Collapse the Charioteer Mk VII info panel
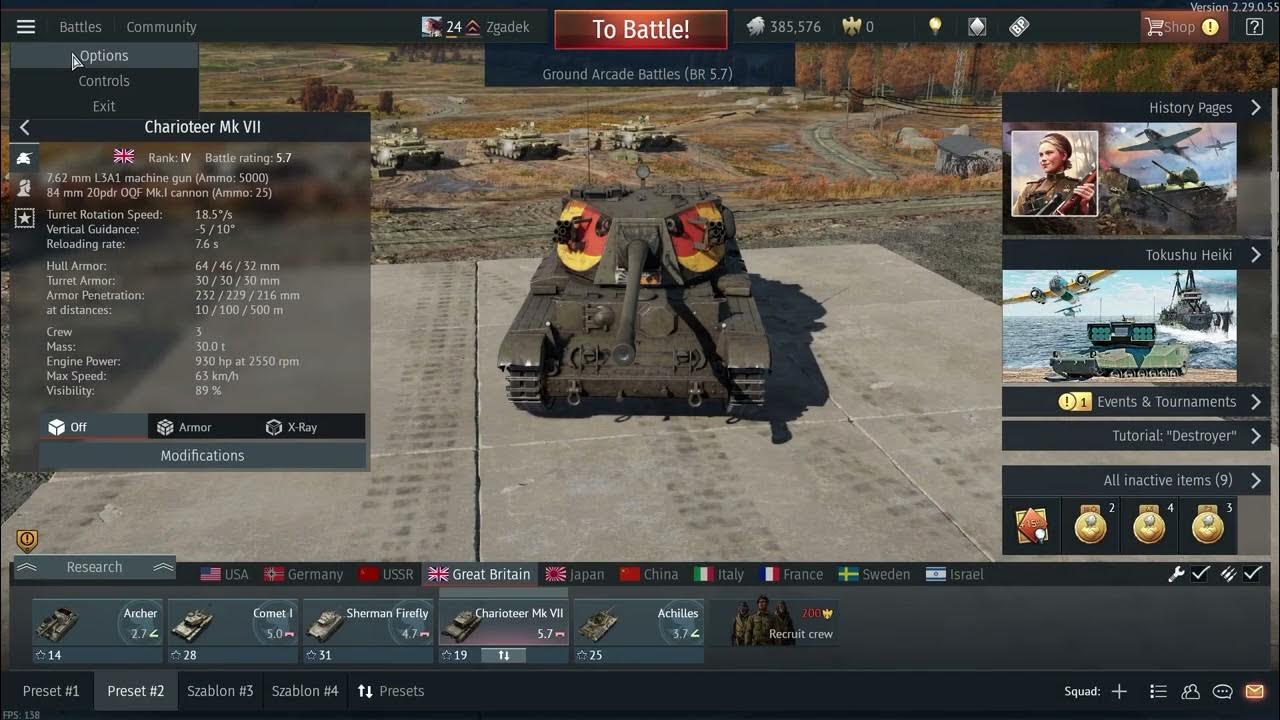Screen dimensions: 1280x720 pos(24,126)
